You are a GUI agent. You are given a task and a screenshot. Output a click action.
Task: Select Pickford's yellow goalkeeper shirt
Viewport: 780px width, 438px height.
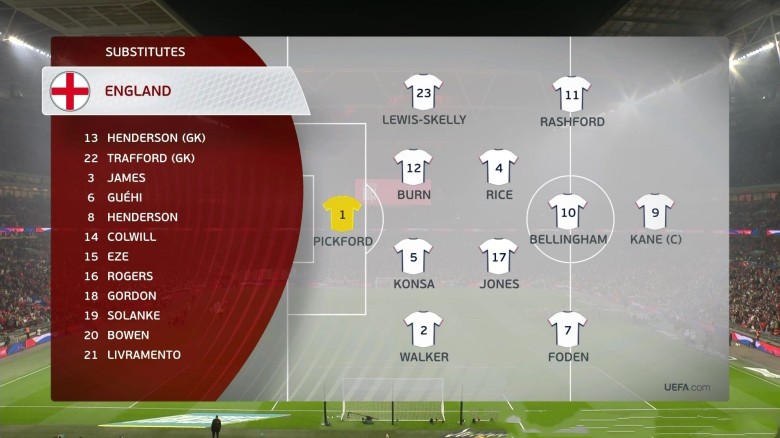point(342,214)
